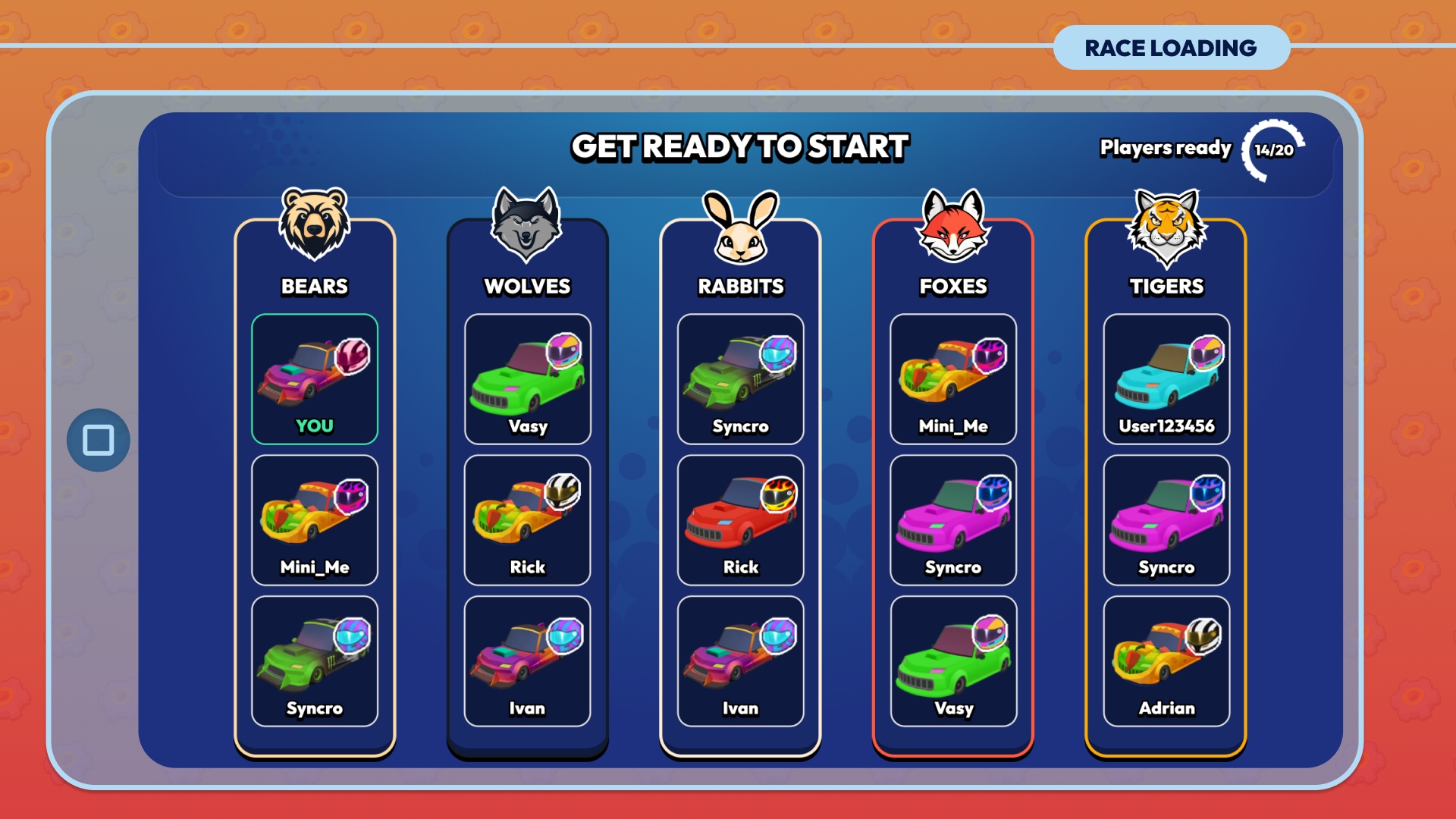Click the Bears team emblem

(x=315, y=225)
